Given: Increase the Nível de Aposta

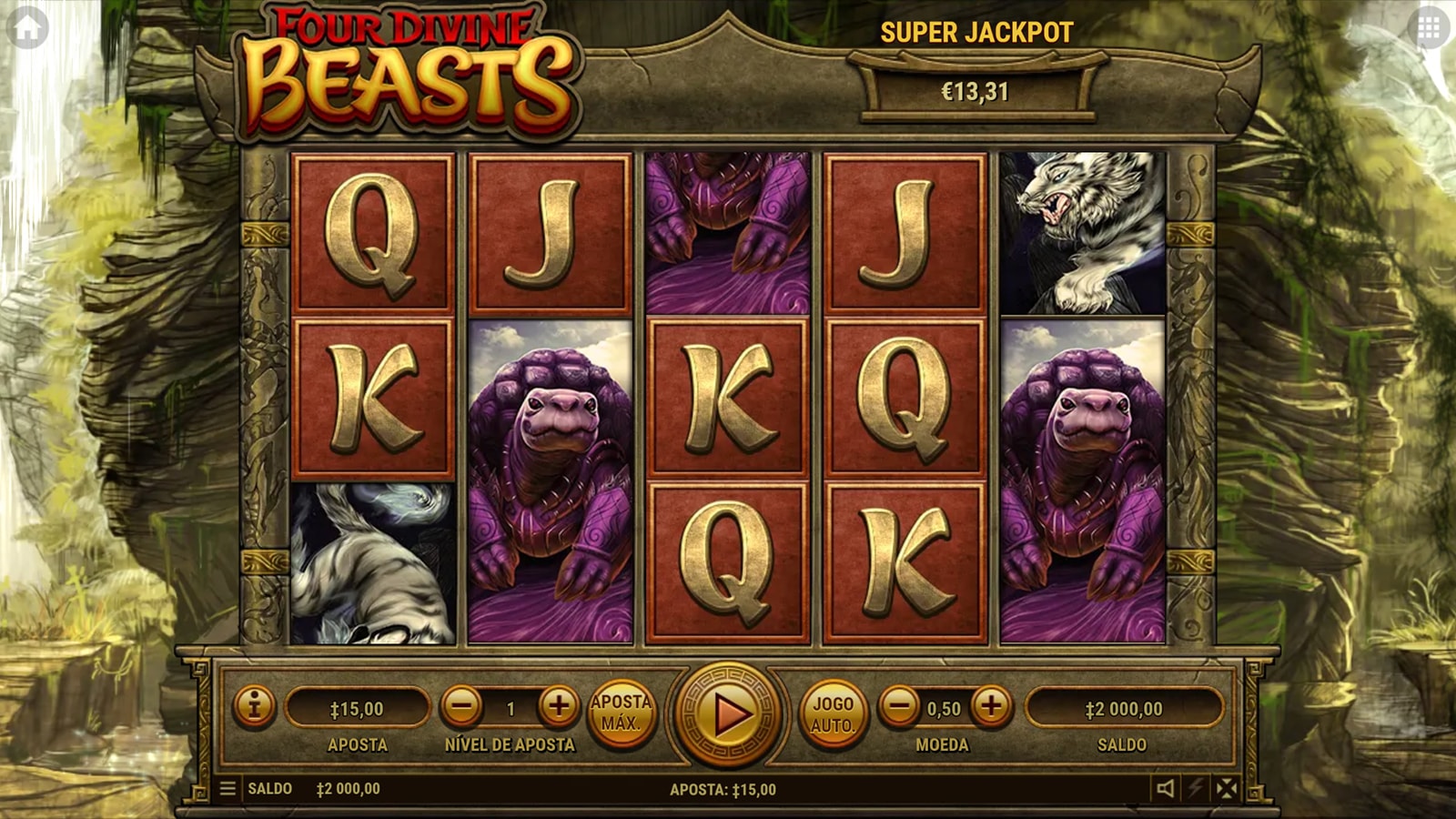Looking at the screenshot, I should coord(559,706).
